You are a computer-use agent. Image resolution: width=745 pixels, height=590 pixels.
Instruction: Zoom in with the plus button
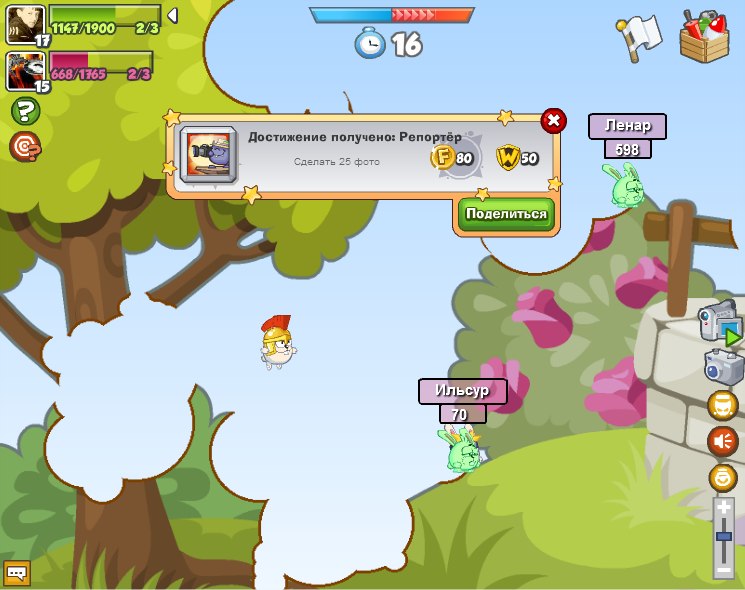[724, 508]
